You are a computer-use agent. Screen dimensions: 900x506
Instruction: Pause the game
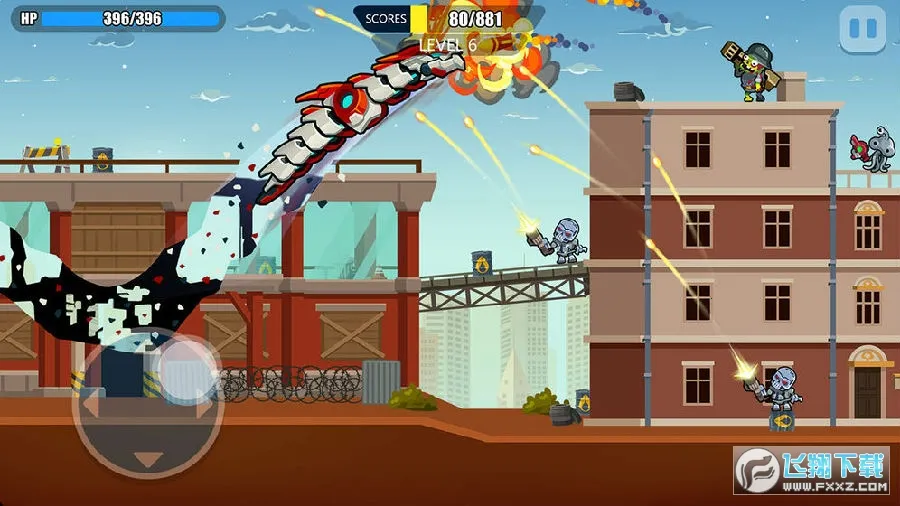(x=862, y=30)
